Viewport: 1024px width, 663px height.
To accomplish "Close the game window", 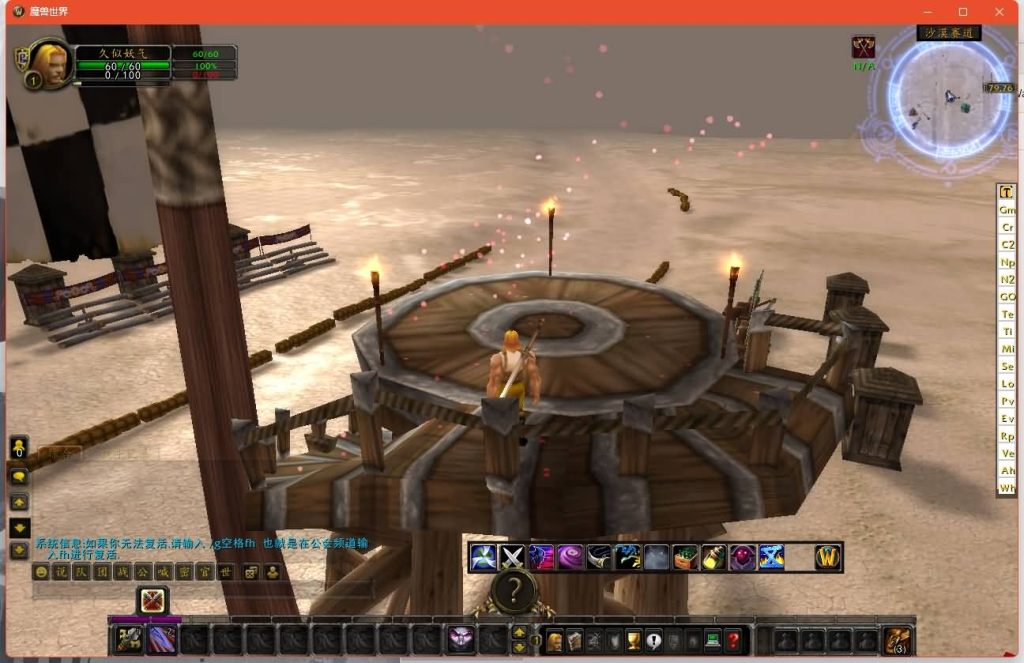I will point(999,11).
